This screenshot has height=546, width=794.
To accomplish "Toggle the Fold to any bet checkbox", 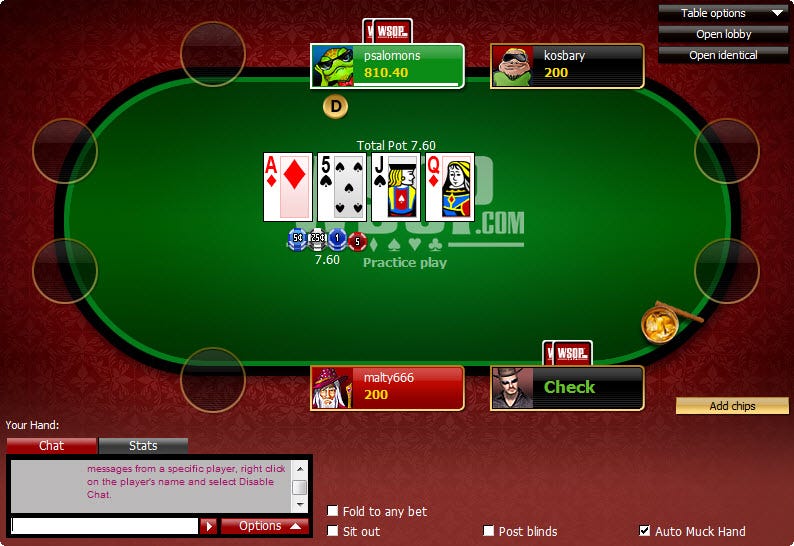I will (x=333, y=511).
